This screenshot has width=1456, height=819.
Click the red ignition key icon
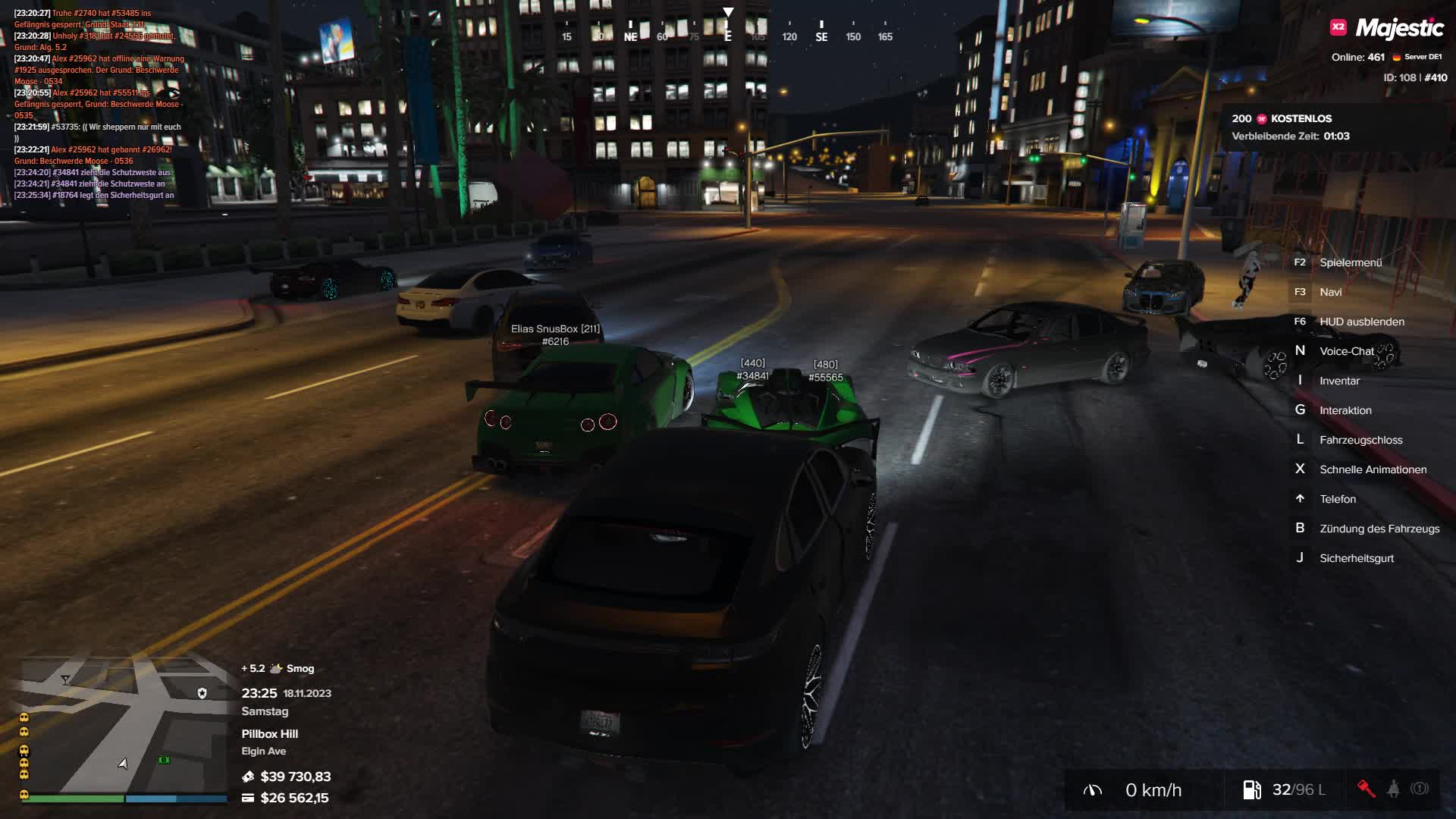pyautogui.click(x=1366, y=789)
